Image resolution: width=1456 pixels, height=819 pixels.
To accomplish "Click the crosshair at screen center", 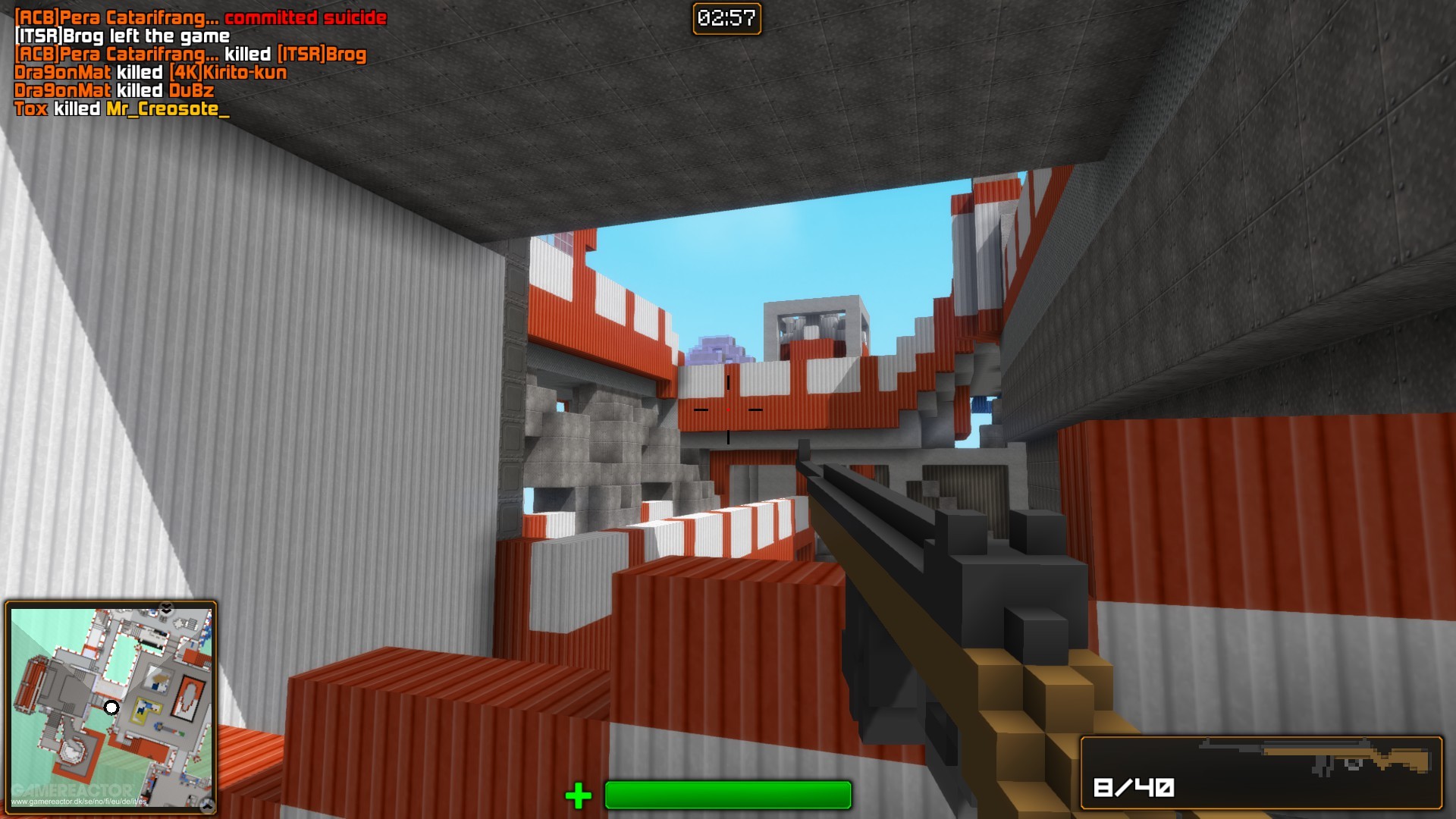I will click(728, 408).
